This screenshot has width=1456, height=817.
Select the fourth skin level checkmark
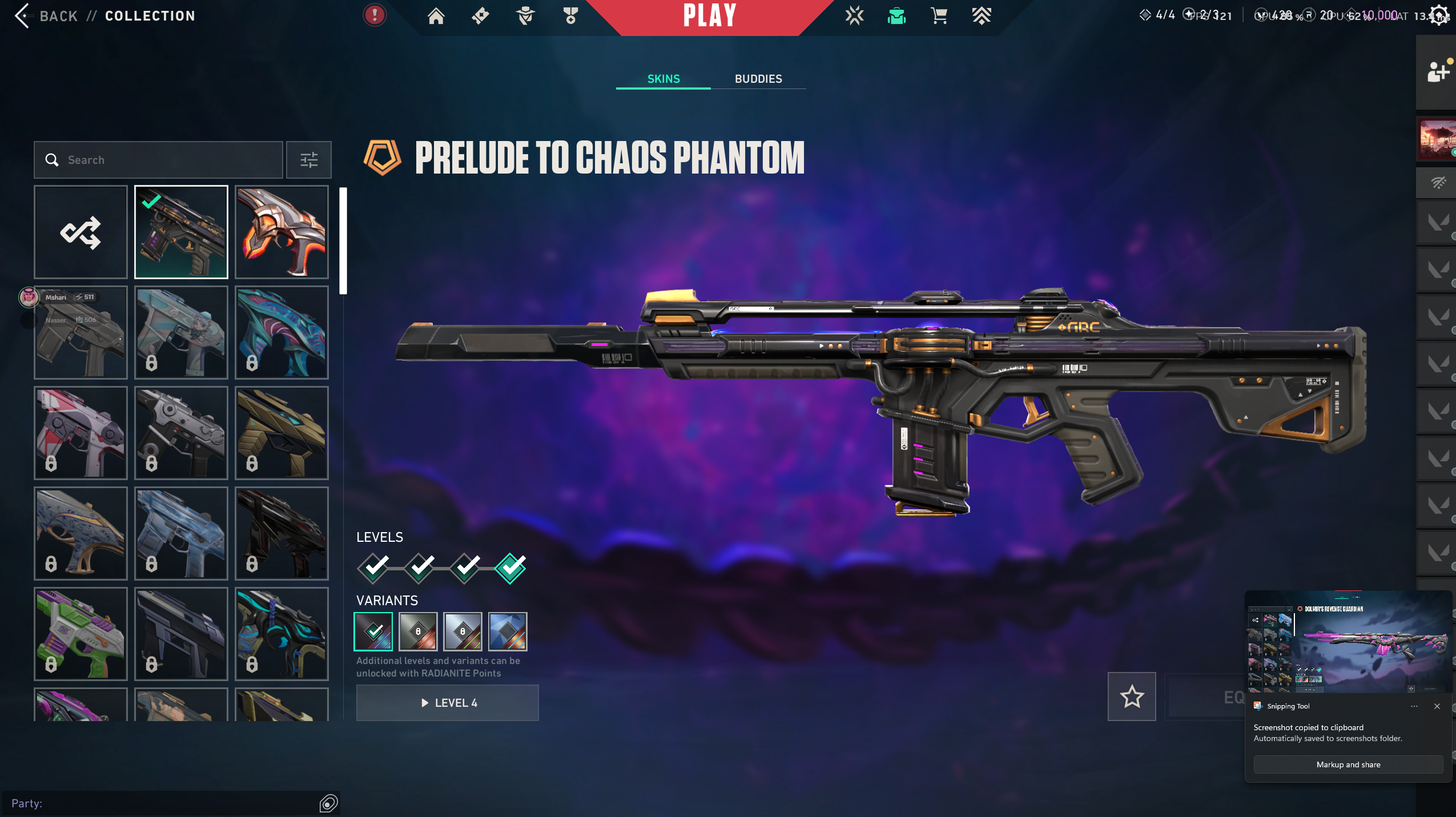pyautogui.click(x=510, y=568)
